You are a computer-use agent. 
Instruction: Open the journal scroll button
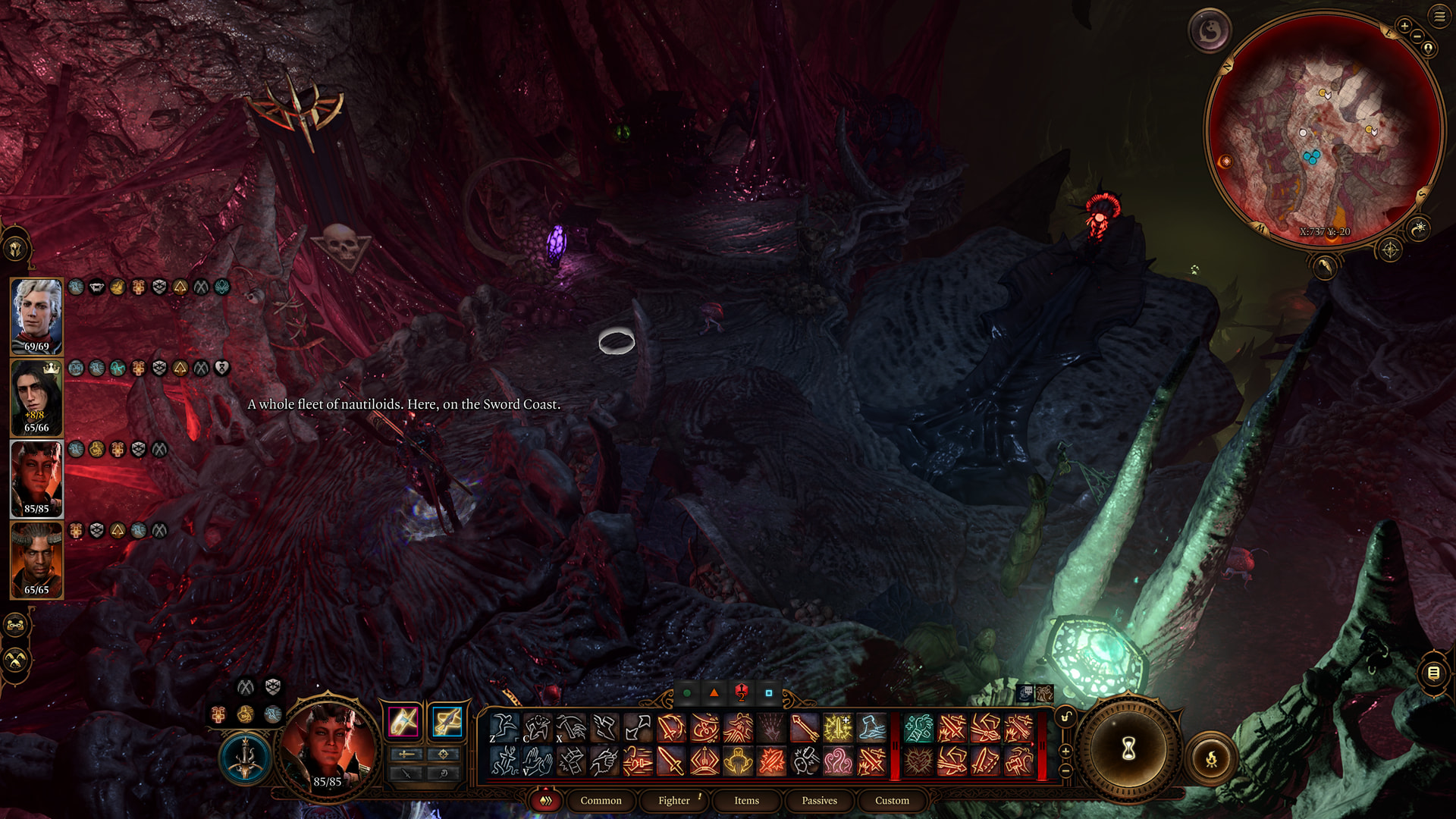click(x=1433, y=673)
